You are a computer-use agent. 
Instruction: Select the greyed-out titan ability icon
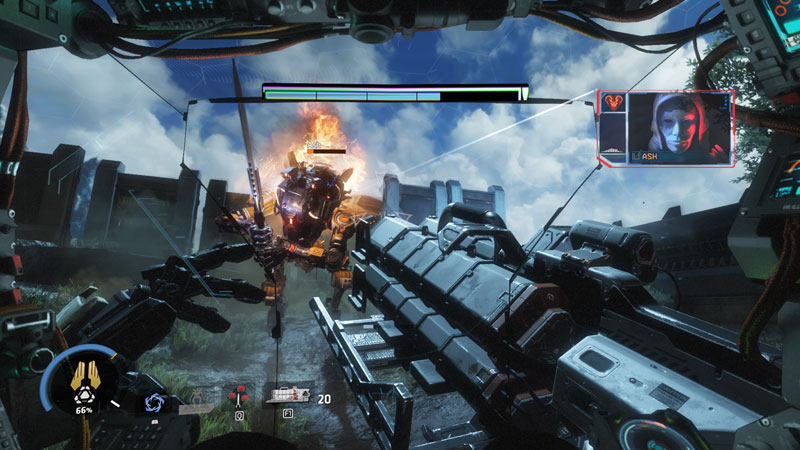[198, 398]
